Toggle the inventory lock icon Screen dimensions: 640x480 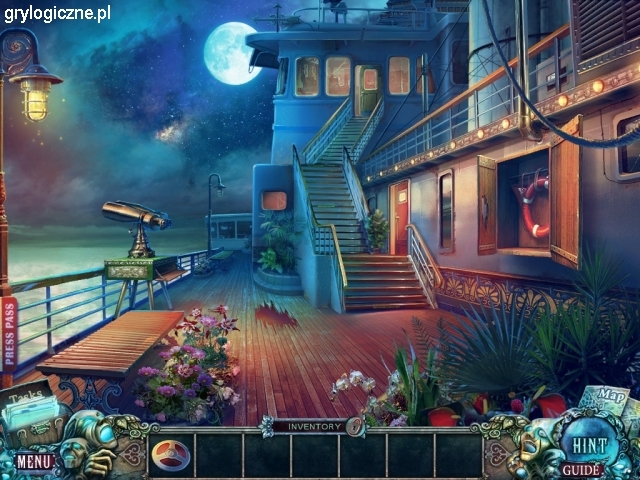pos(355,426)
